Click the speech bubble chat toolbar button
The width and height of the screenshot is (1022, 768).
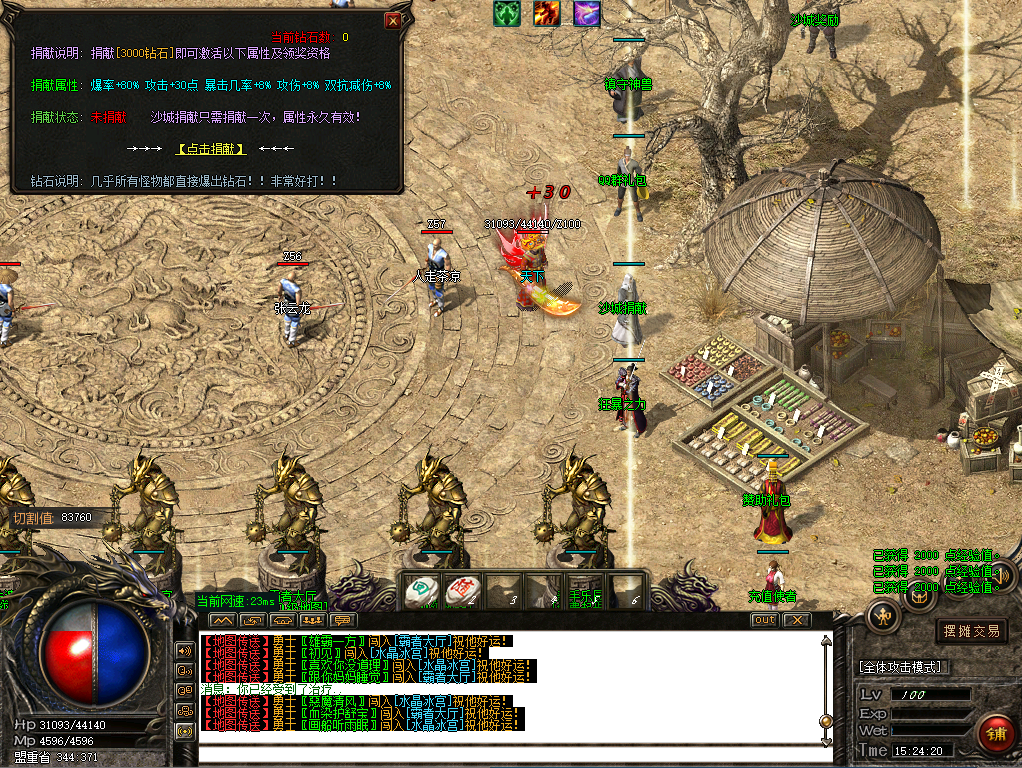point(343,621)
